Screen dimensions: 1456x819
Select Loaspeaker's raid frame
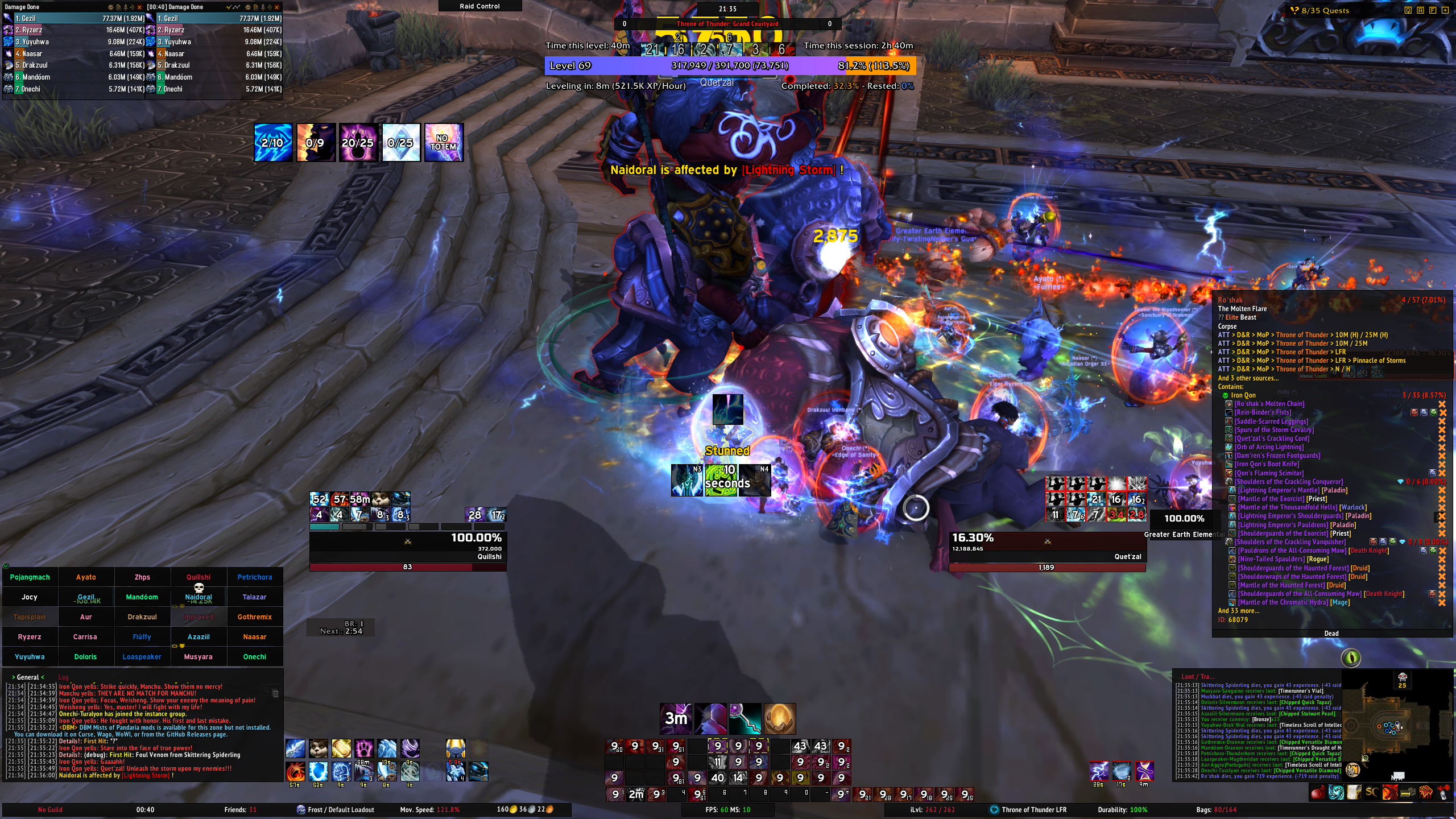point(142,657)
